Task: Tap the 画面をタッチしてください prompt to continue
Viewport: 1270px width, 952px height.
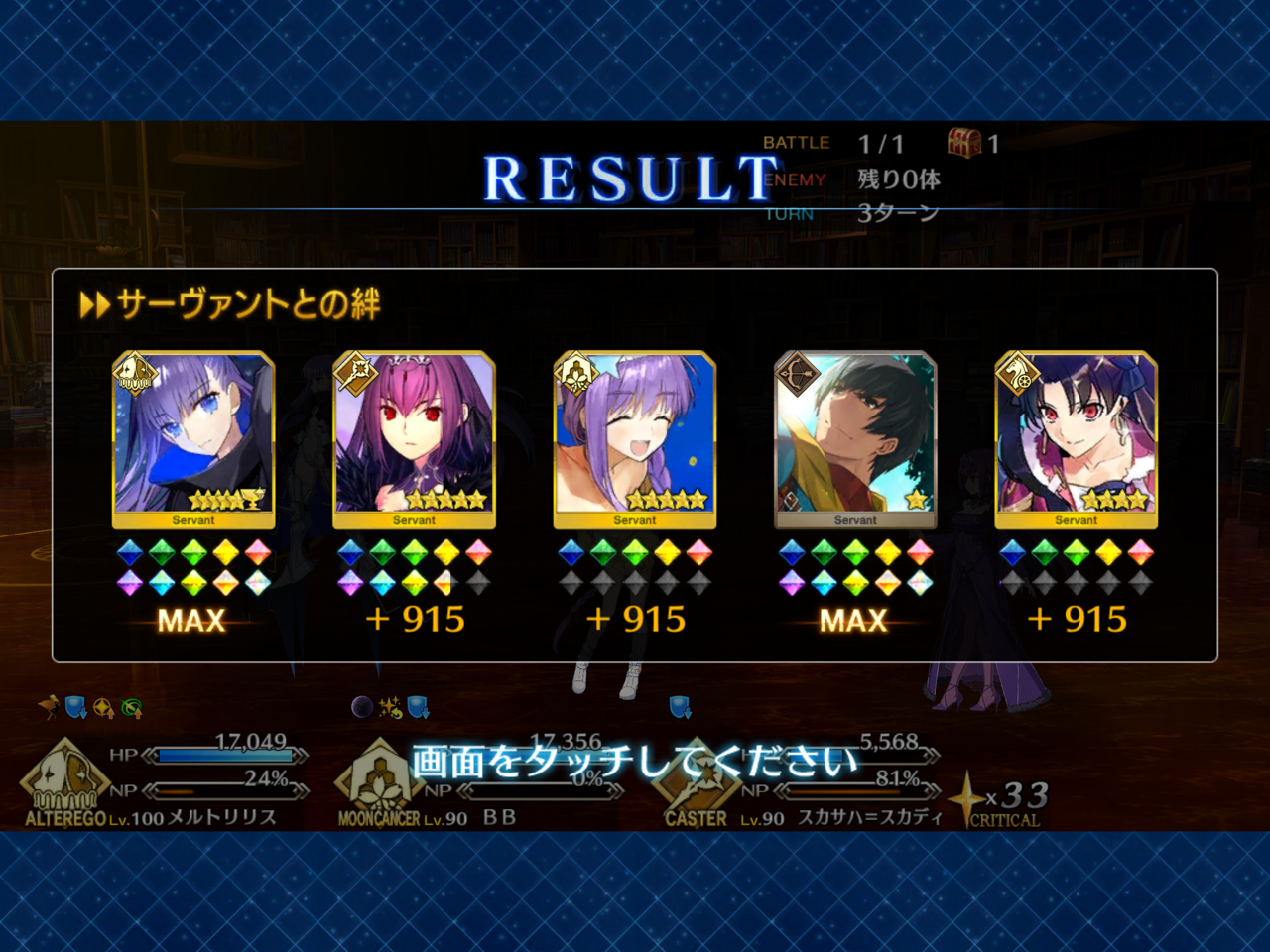Action: tap(635, 762)
